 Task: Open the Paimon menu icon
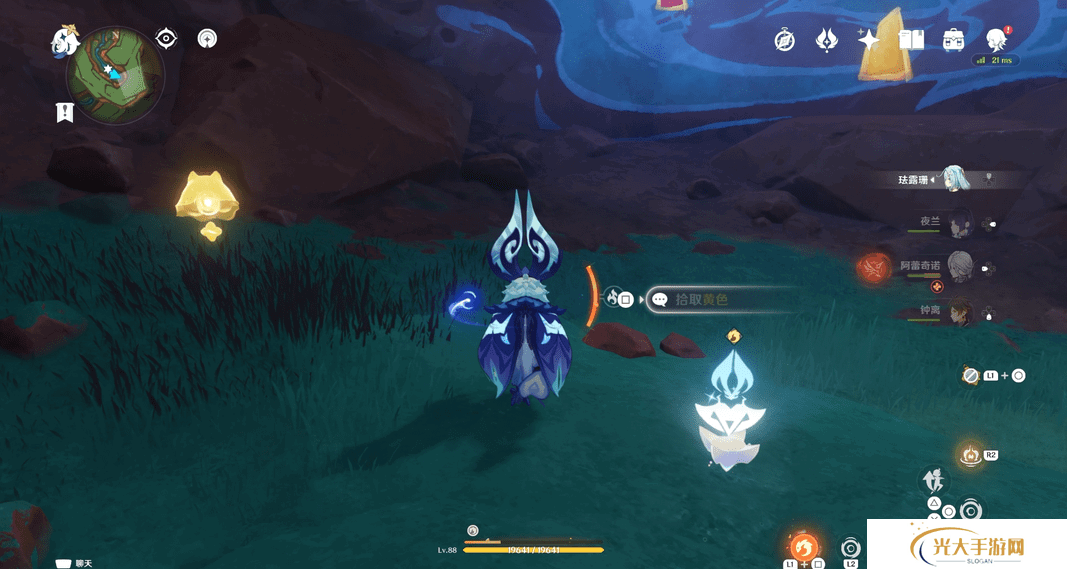pyautogui.click(x=65, y=42)
